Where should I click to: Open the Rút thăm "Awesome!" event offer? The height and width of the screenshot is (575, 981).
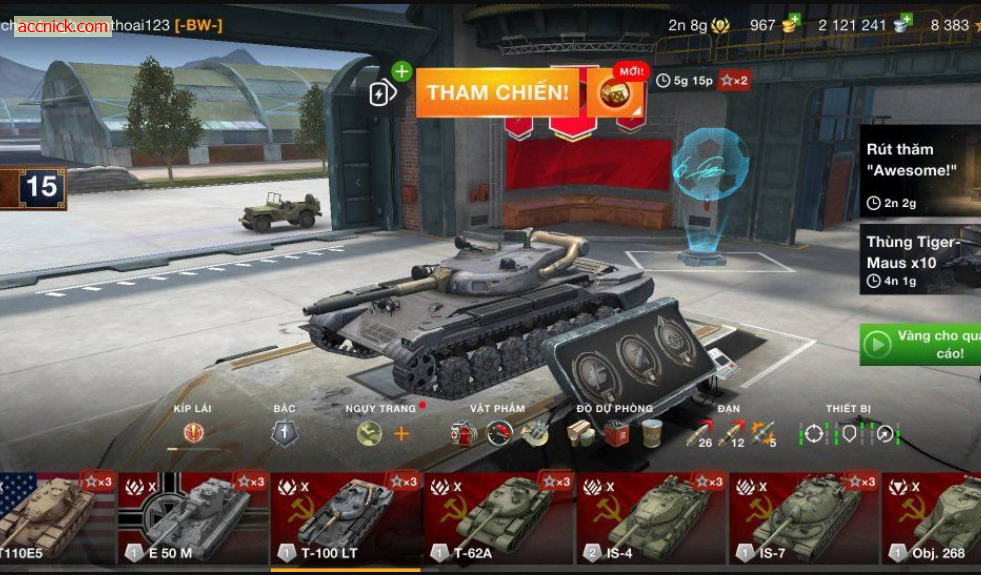(x=920, y=170)
